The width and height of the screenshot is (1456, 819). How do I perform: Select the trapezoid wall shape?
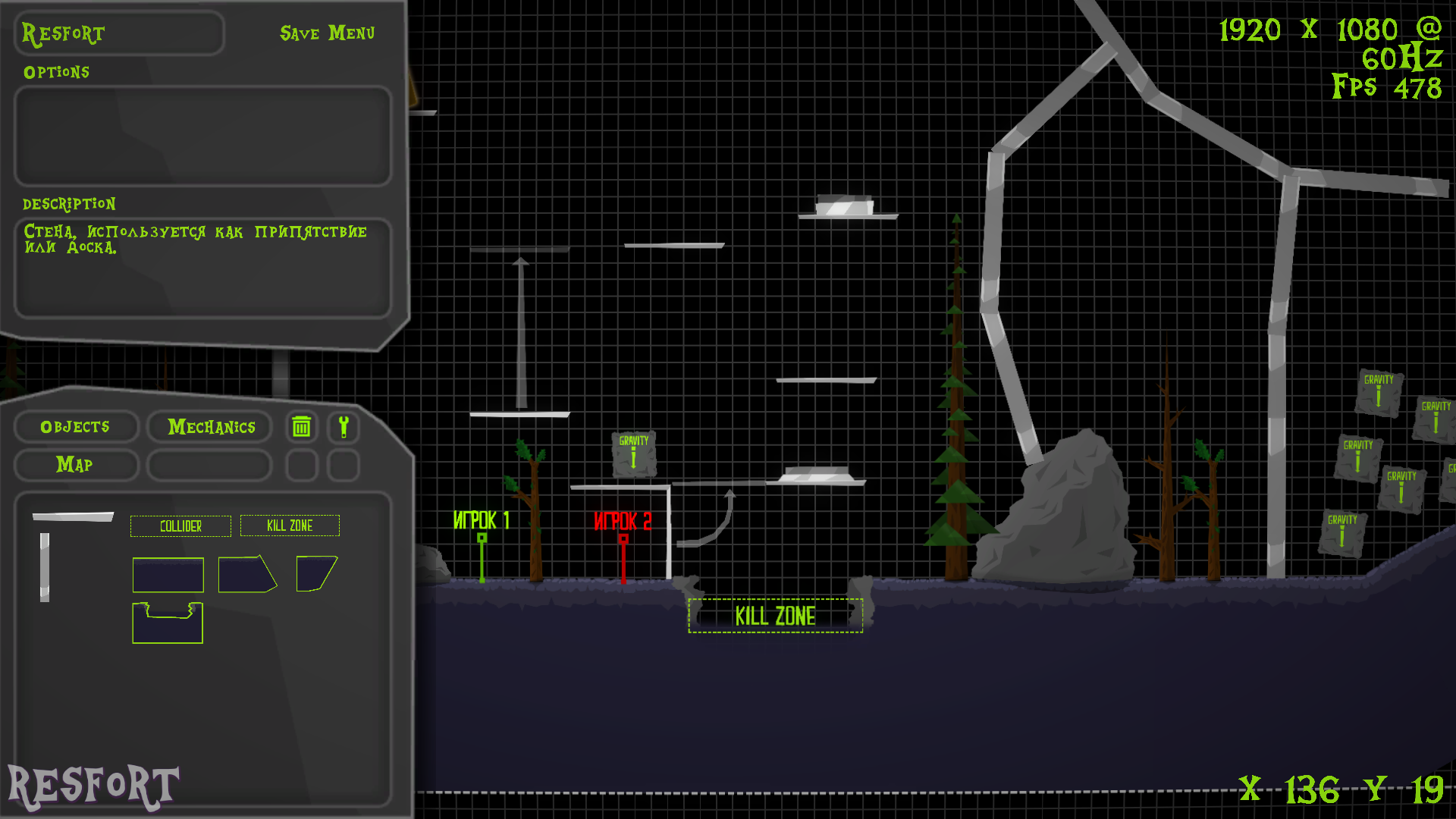[x=316, y=573]
